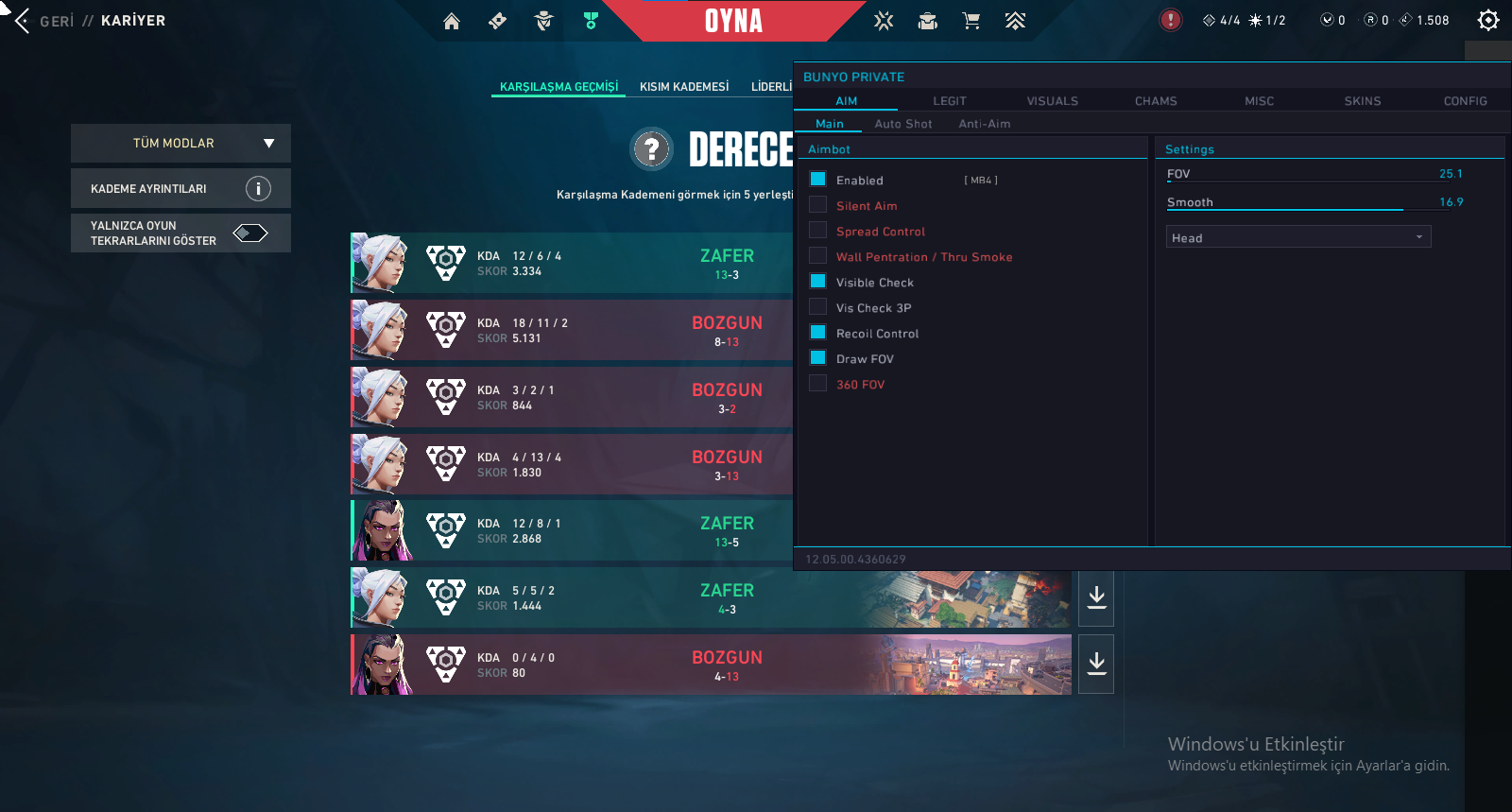Screen dimensions: 1512x812
Task: Open the store via shopping cart icon
Action: 971,21
